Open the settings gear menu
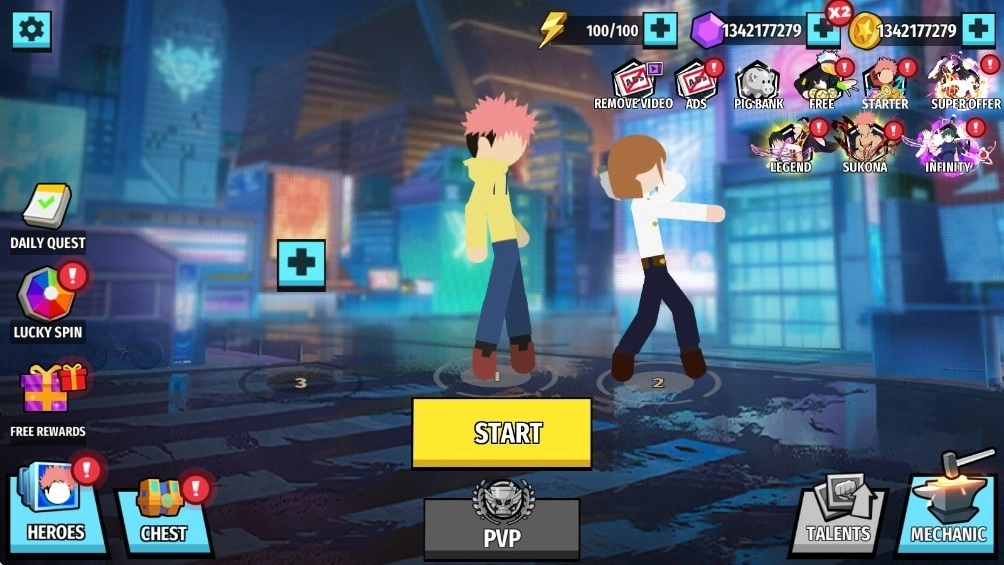The height and width of the screenshot is (565, 1004). (x=31, y=30)
